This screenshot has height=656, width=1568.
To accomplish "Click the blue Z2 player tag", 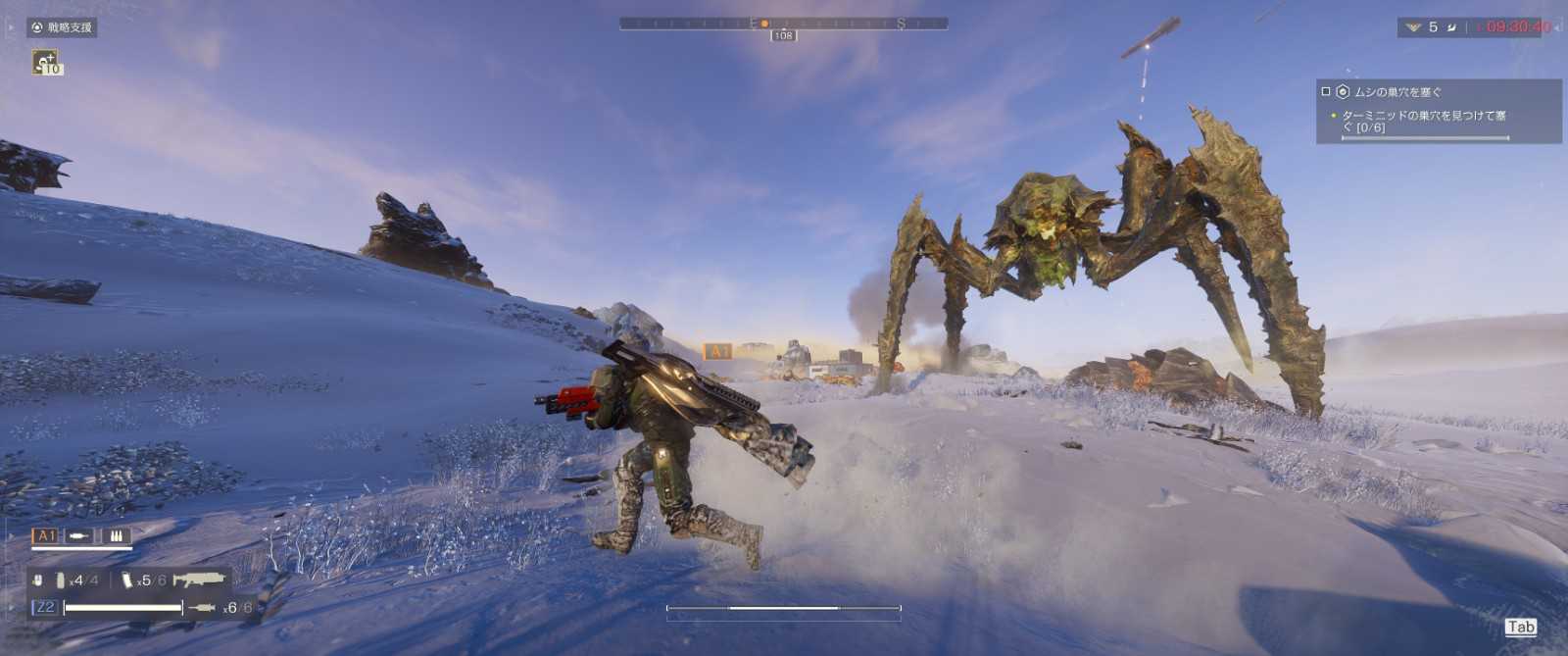I will pos(45,608).
